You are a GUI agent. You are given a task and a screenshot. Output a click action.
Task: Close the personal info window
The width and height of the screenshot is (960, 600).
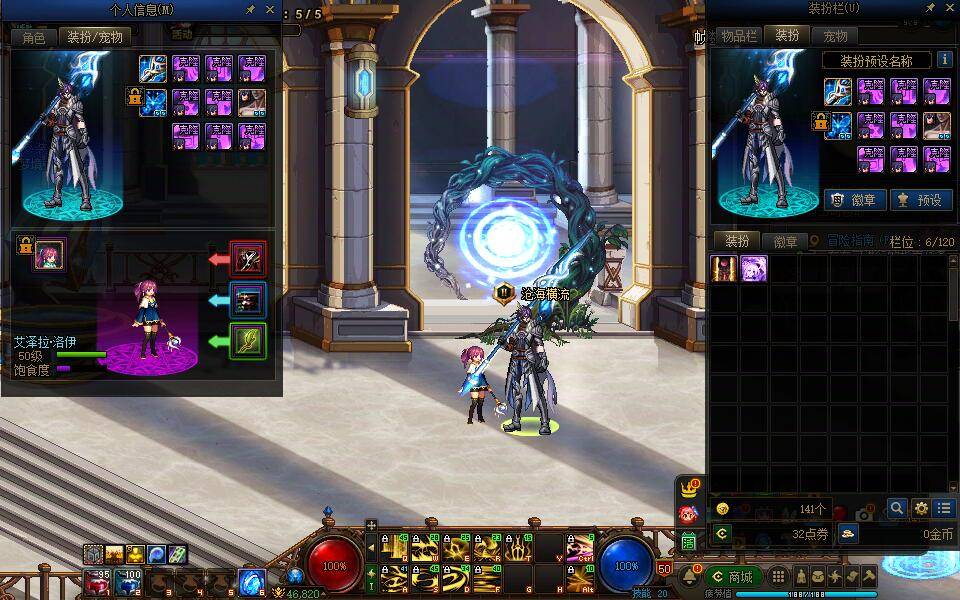[270, 9]
